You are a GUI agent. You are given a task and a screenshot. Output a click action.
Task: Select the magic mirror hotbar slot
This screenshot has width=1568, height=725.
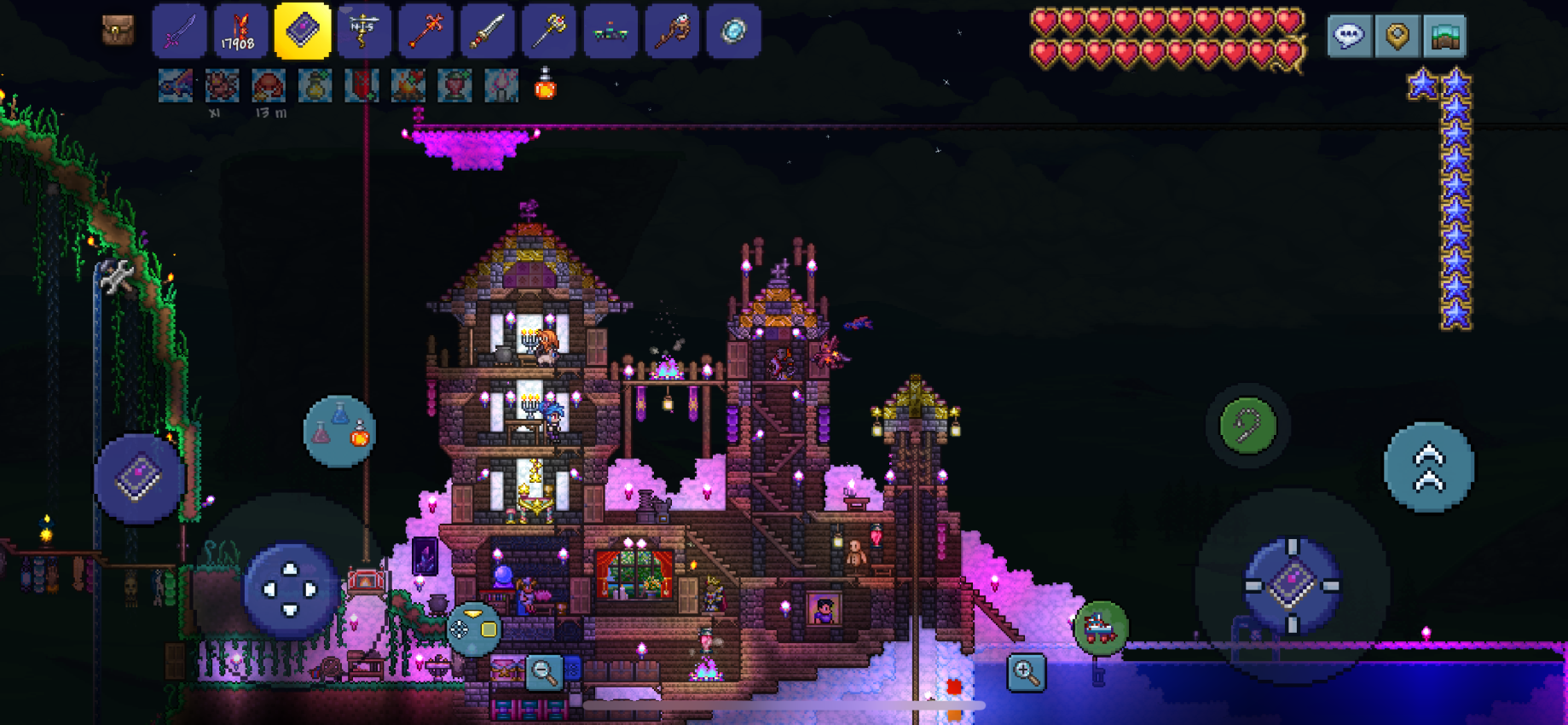(x=733, y=32)
